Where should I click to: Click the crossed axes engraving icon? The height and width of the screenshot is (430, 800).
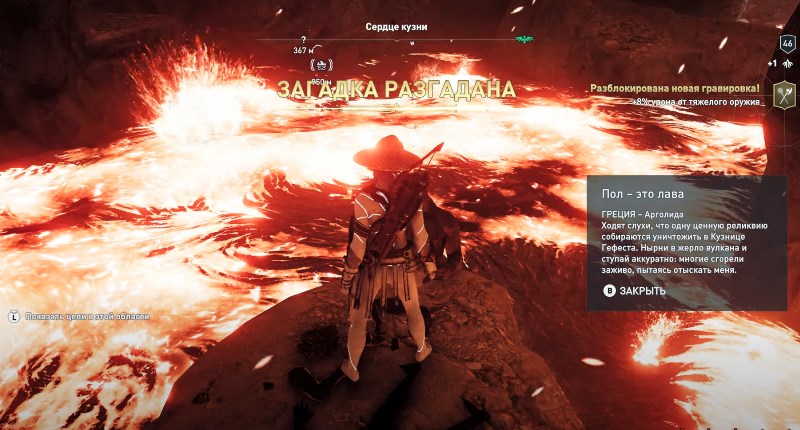tap(784, 96)
